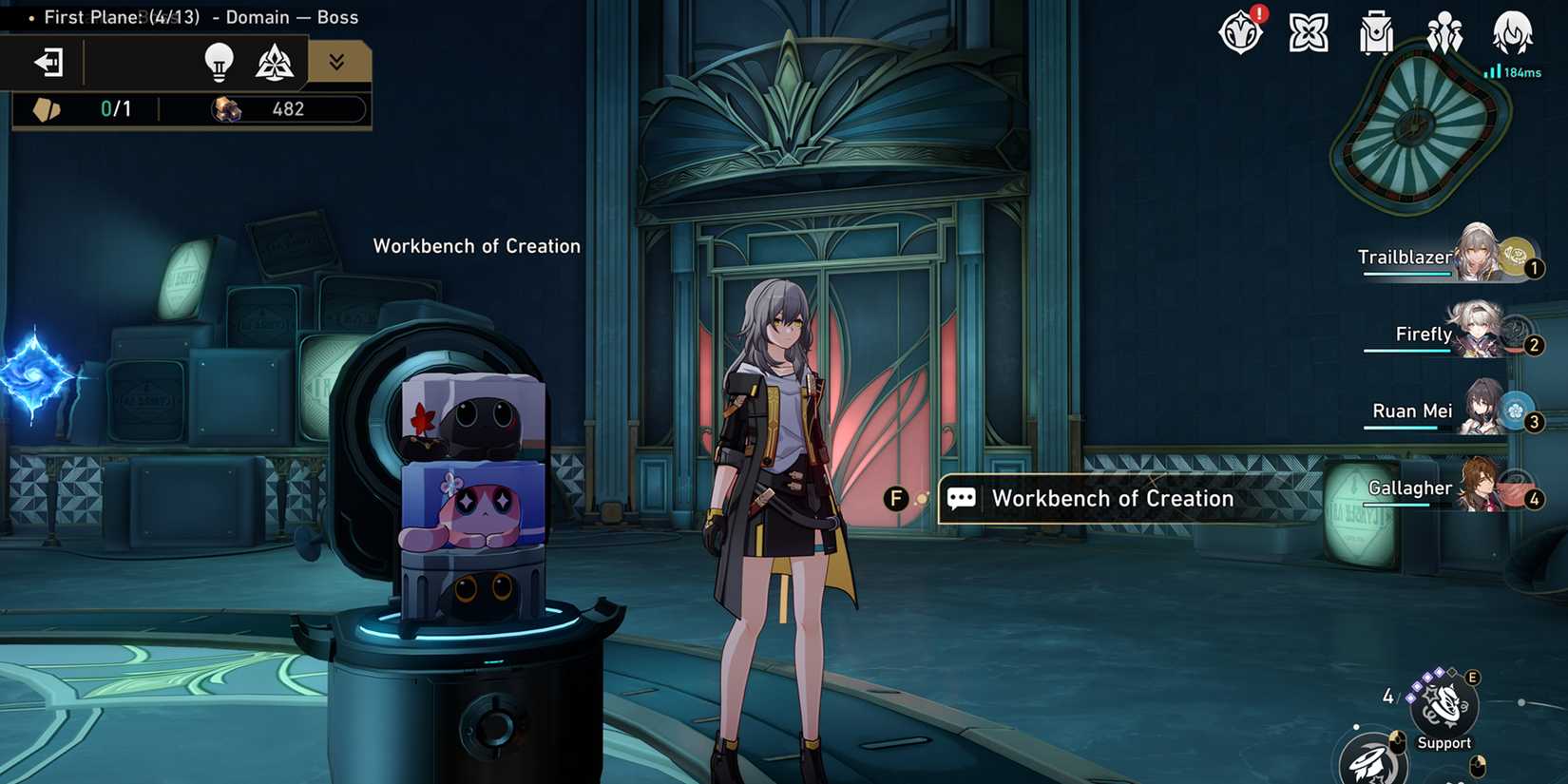Open the guide icon with red alert badge
Image resolution: width=1568 pixels, height=784 pixels.
pos(1241,34)
